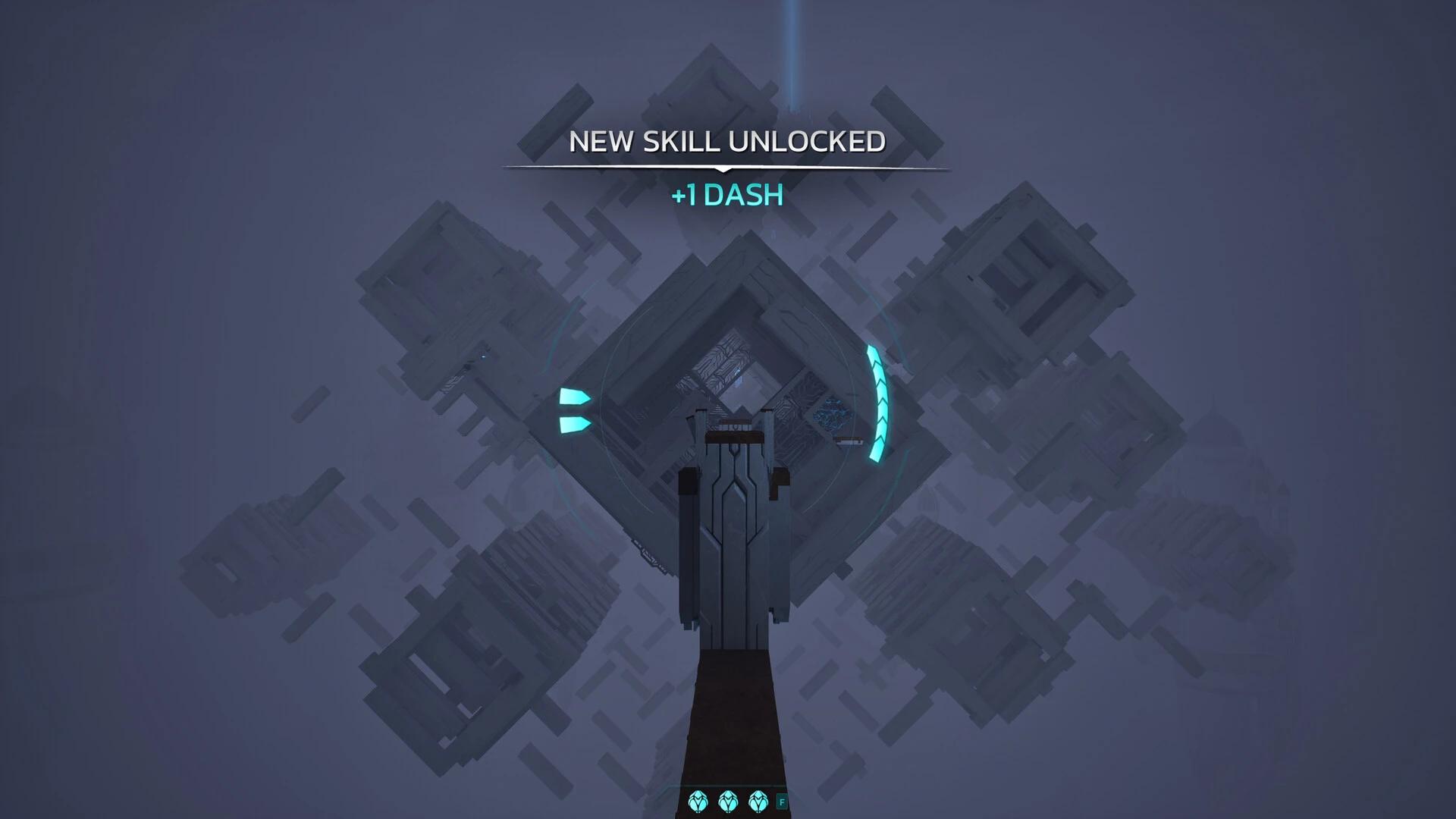Select the NEW SKILL UNLOCKED title
Image resolution: width=1456 pixels, height=819 pixels.
point(726,141)
